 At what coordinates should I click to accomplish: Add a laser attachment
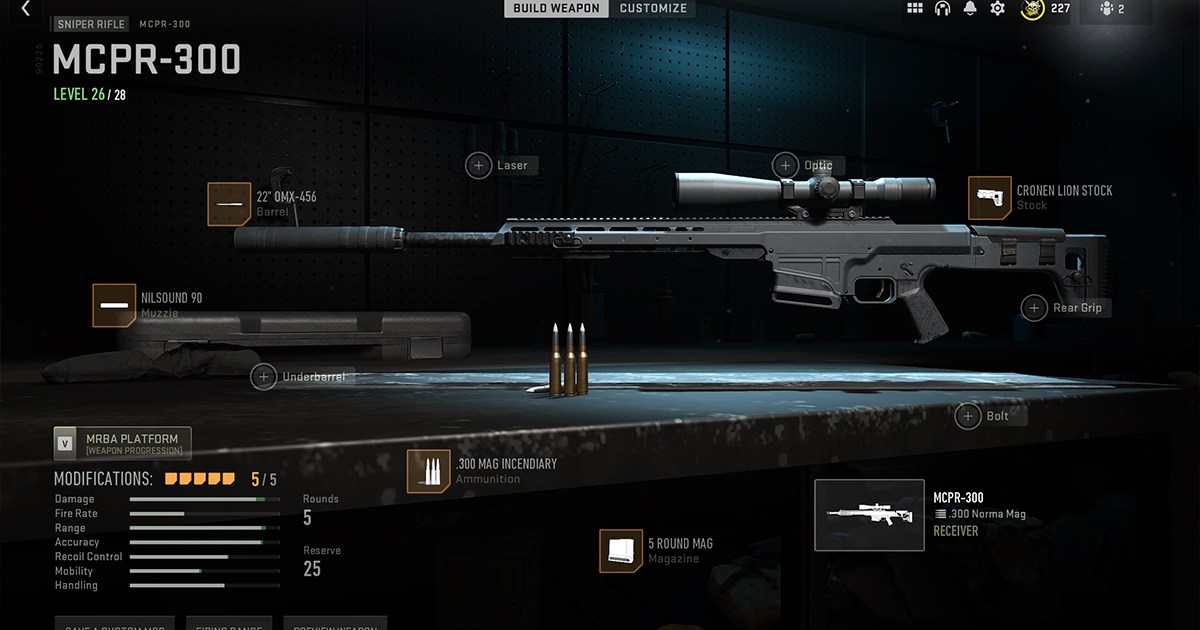pos(479,165)
